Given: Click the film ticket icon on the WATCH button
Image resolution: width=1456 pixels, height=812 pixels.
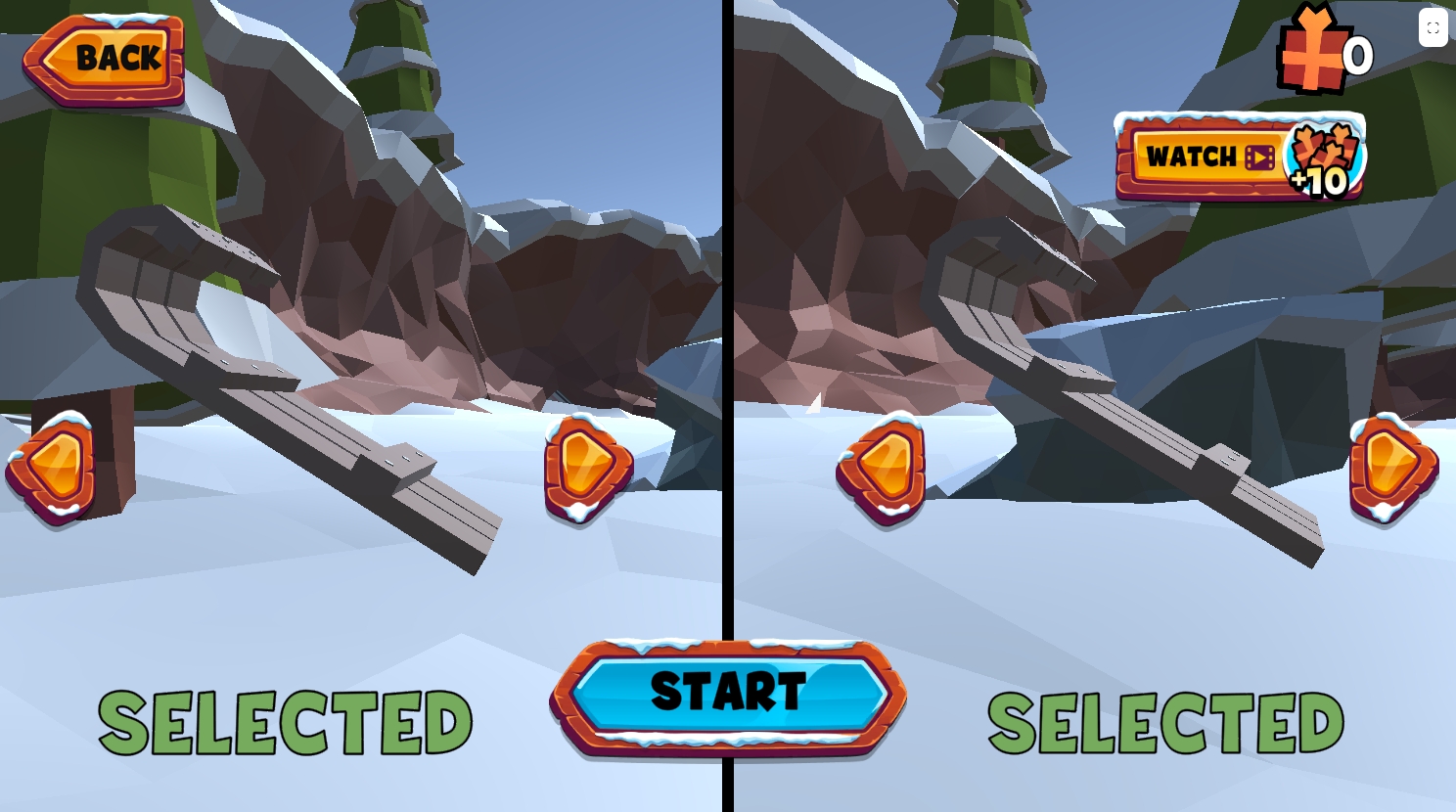Looking at the screenshot, I should (x=1262, y=157).
